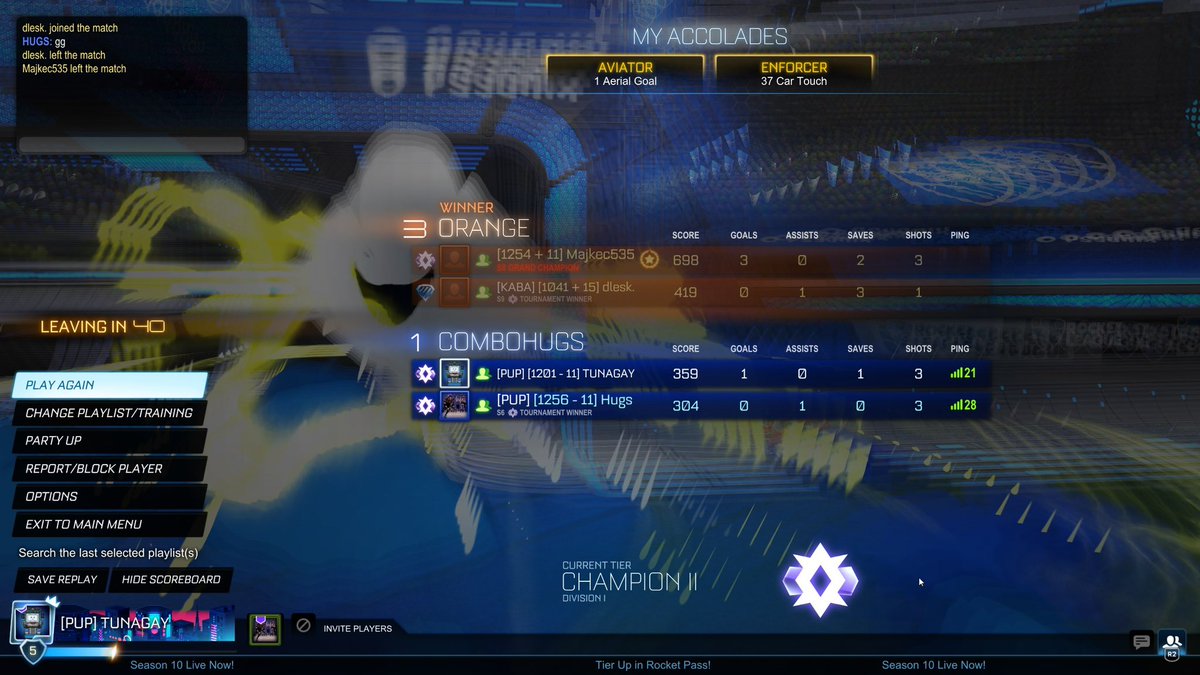The image size is (1200, 675).
Task: Select Hugs' scoreboard row
Action: 700,405
